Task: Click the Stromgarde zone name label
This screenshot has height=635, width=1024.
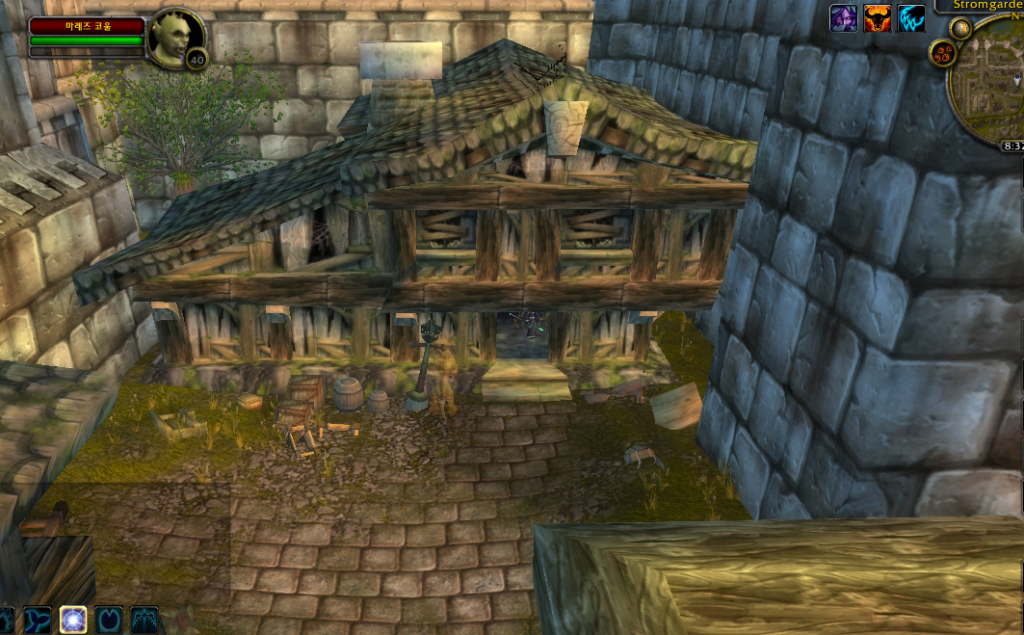Action: point(985,4)
